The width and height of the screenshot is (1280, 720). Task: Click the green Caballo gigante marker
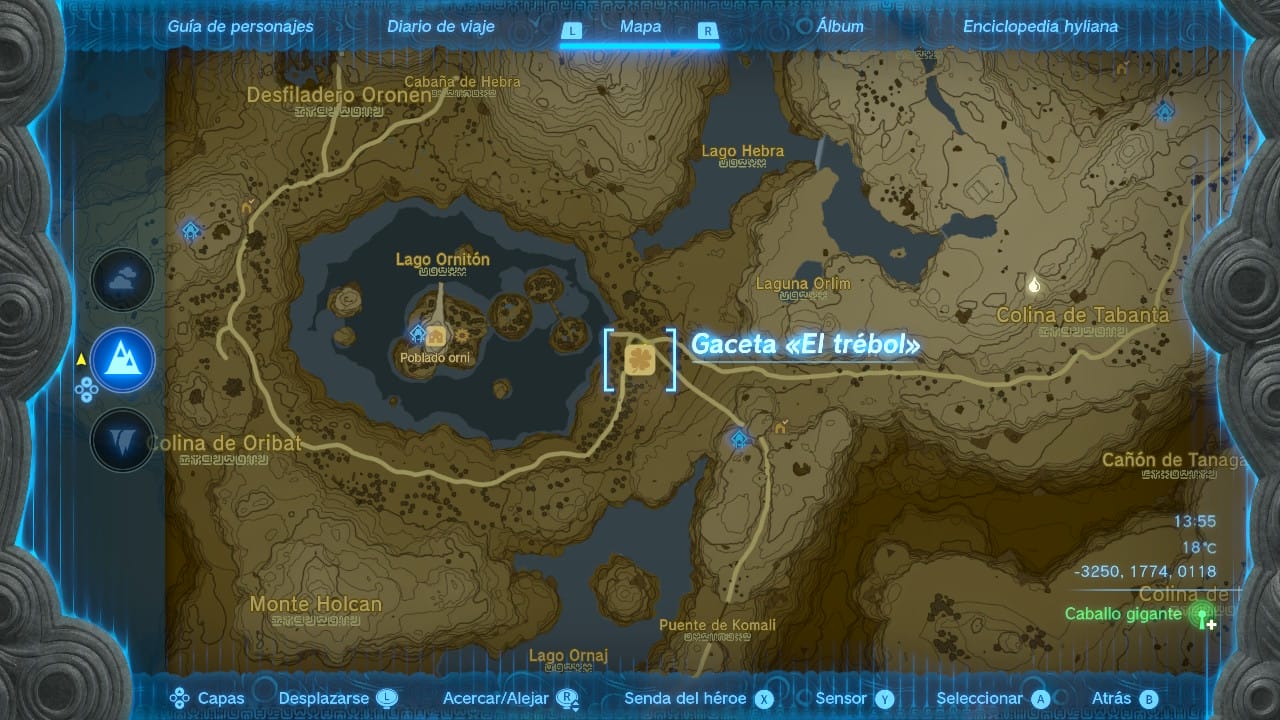1201,615
